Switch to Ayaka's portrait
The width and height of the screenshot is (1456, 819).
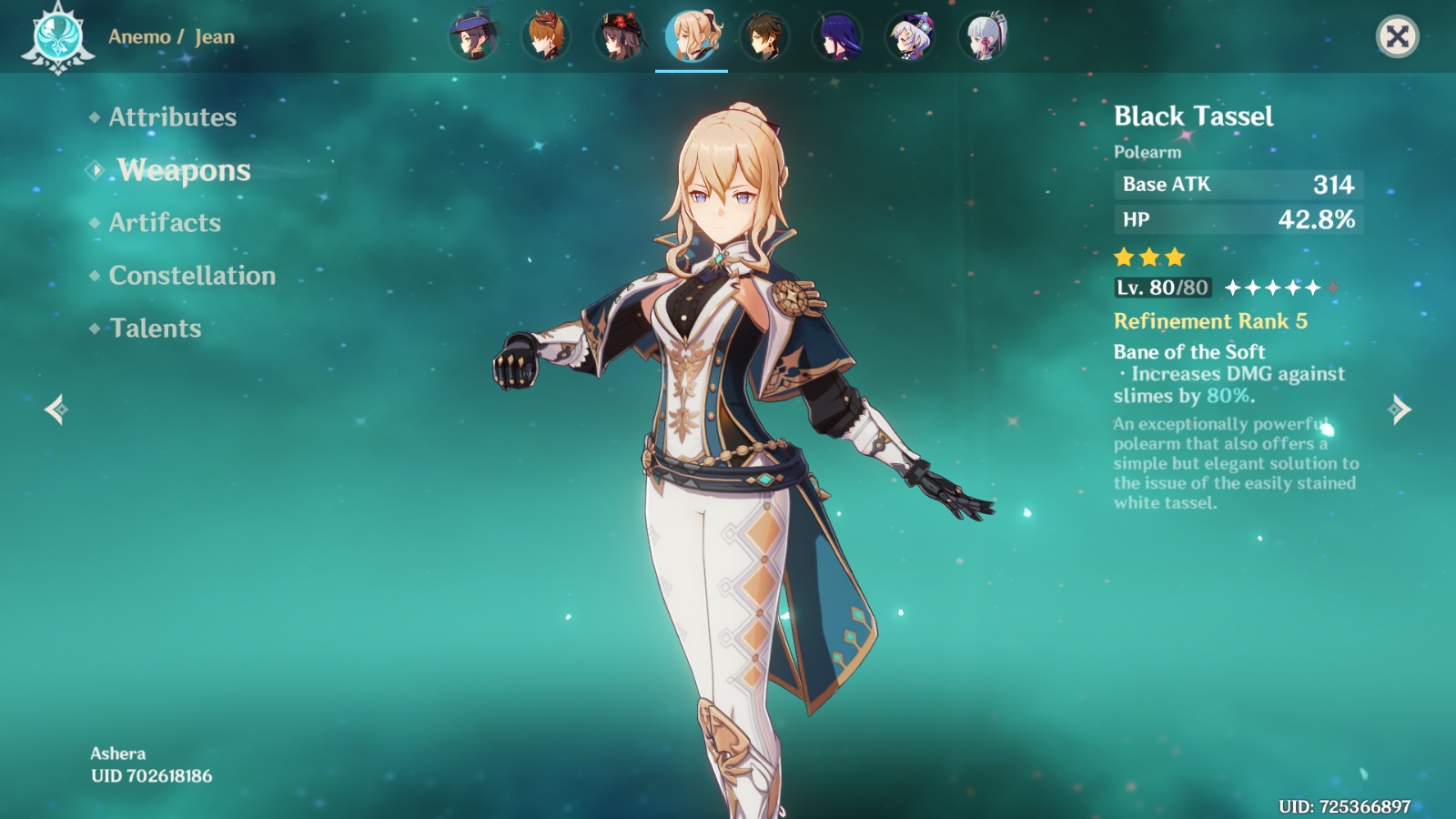[983, 37]
